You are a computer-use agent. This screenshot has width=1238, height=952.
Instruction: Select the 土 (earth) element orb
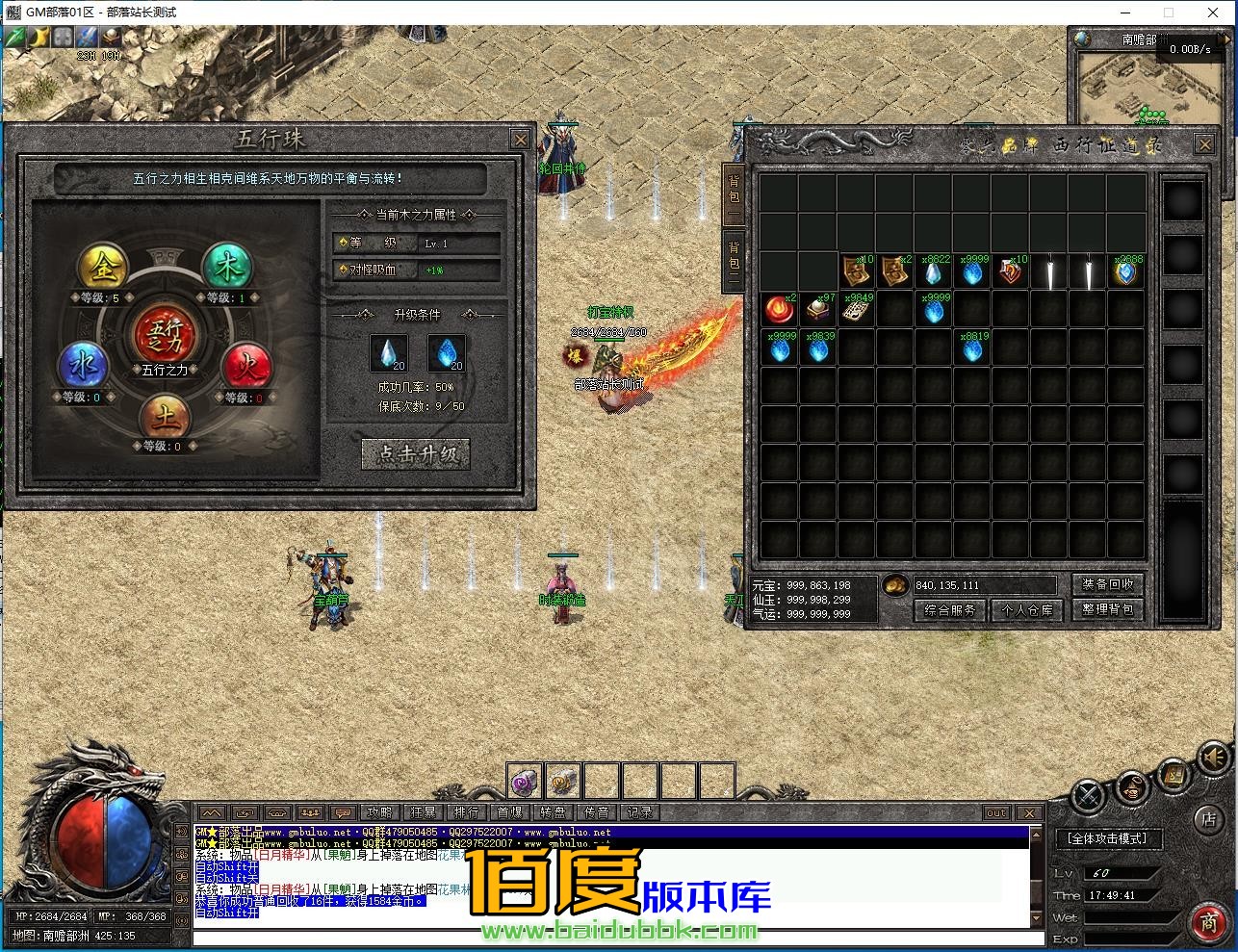click(164, 416)
